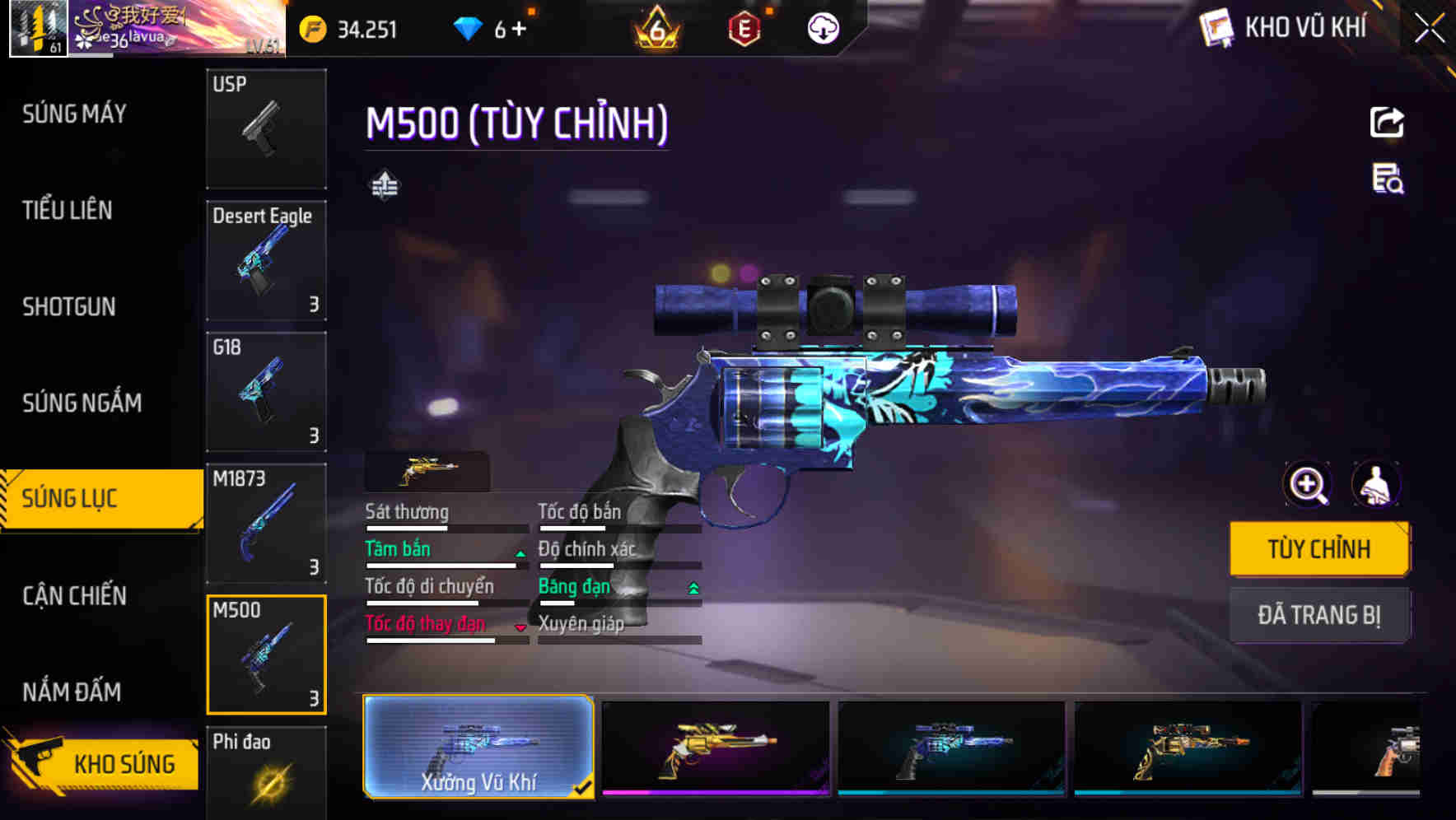Equip the gold revolver skin thumbnail
Image resolution: width=1456 pixels, height=820 pixels.
click(715, 746)
